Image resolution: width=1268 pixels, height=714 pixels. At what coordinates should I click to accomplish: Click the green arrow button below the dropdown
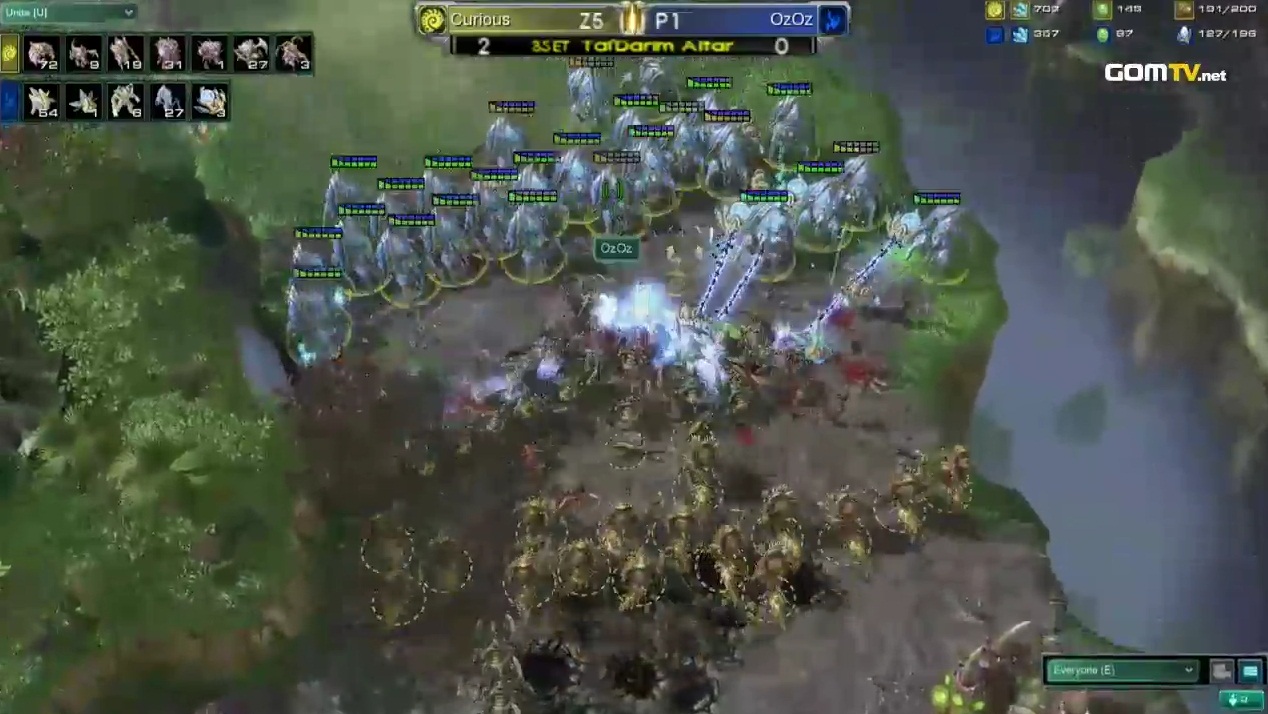(x=1241, y=700)
